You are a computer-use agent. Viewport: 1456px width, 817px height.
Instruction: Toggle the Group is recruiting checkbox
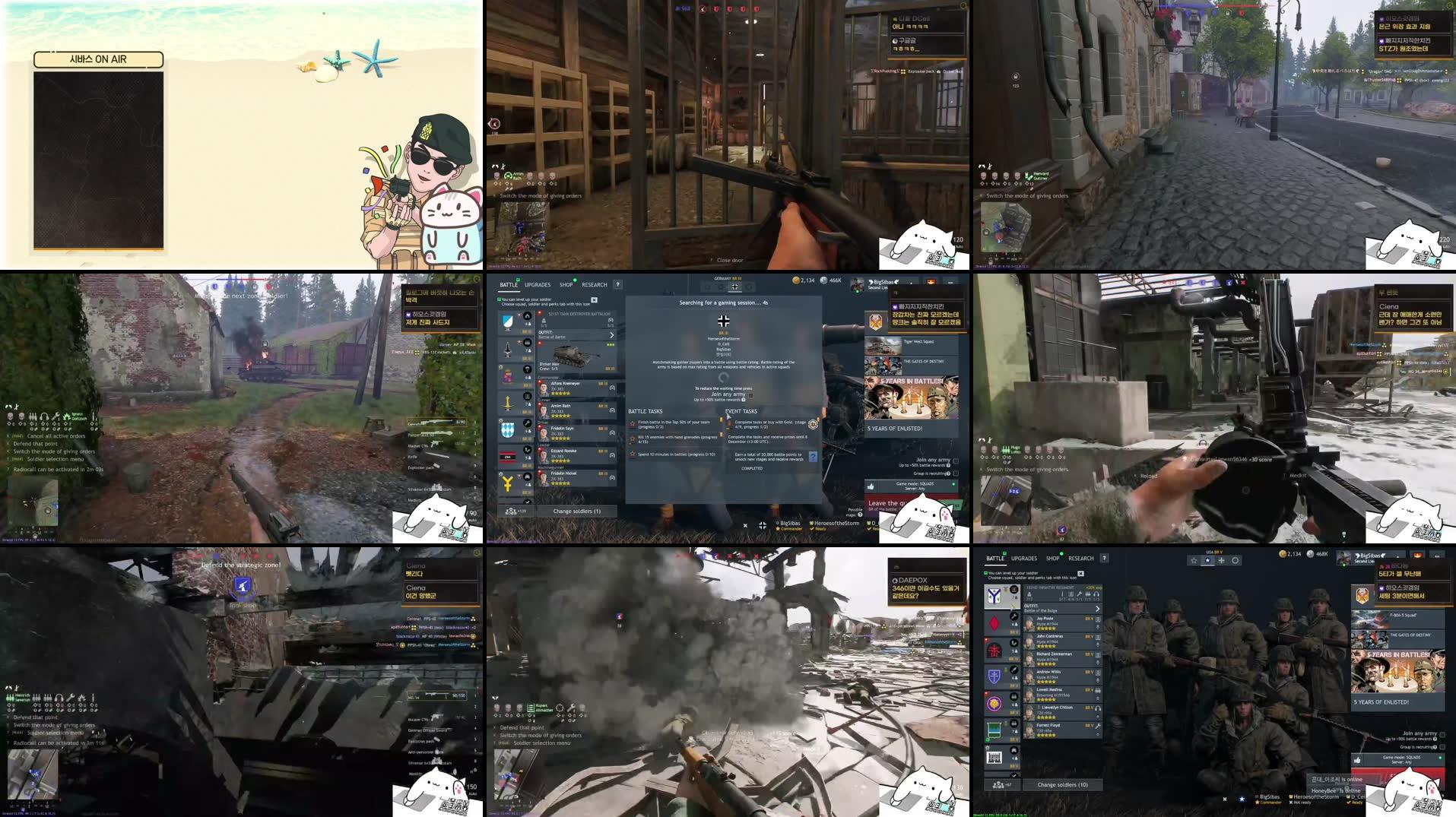(x=956, y=473)
